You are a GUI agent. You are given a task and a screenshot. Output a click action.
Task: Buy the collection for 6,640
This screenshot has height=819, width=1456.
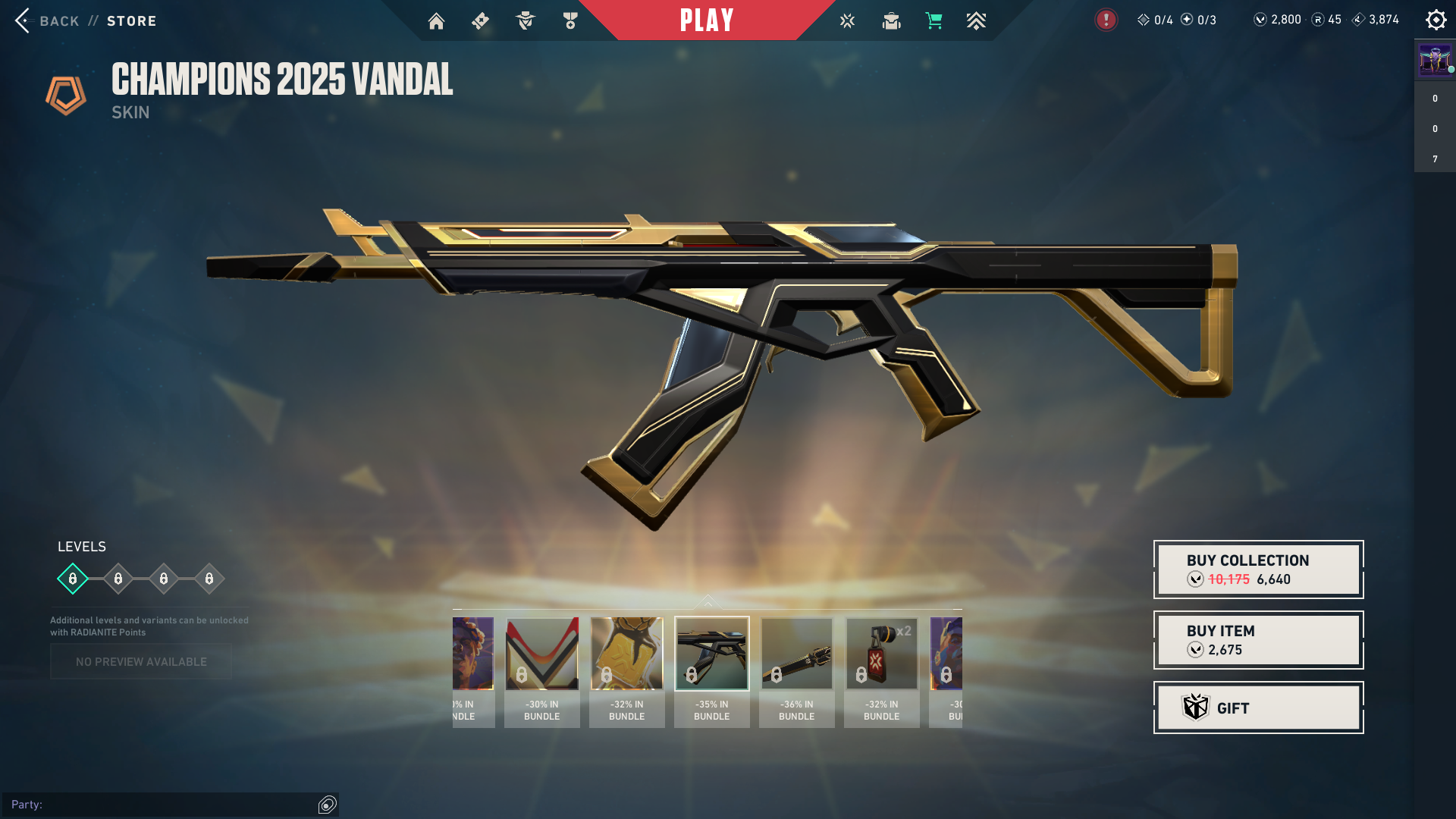pyautogui.click(x=1258, y=570)
